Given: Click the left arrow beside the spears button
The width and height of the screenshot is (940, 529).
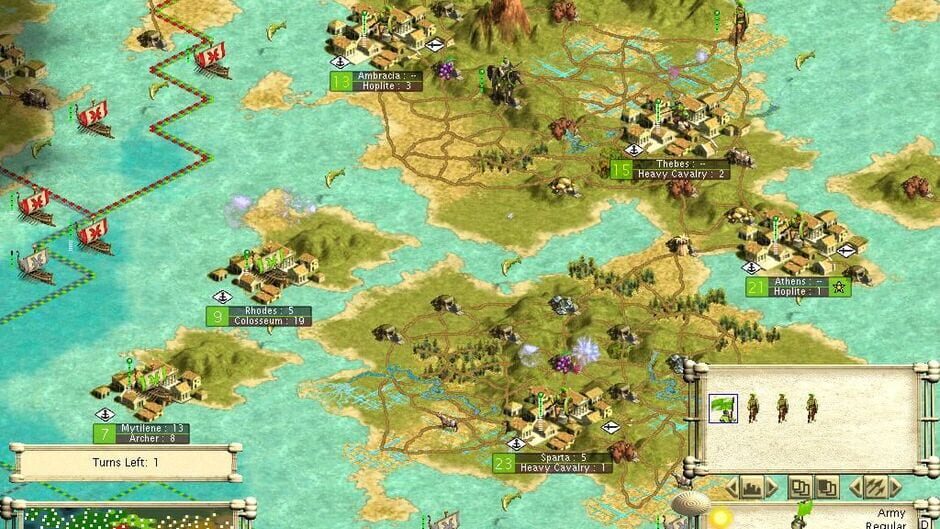Looking at the screenshot, I should 856,487.
